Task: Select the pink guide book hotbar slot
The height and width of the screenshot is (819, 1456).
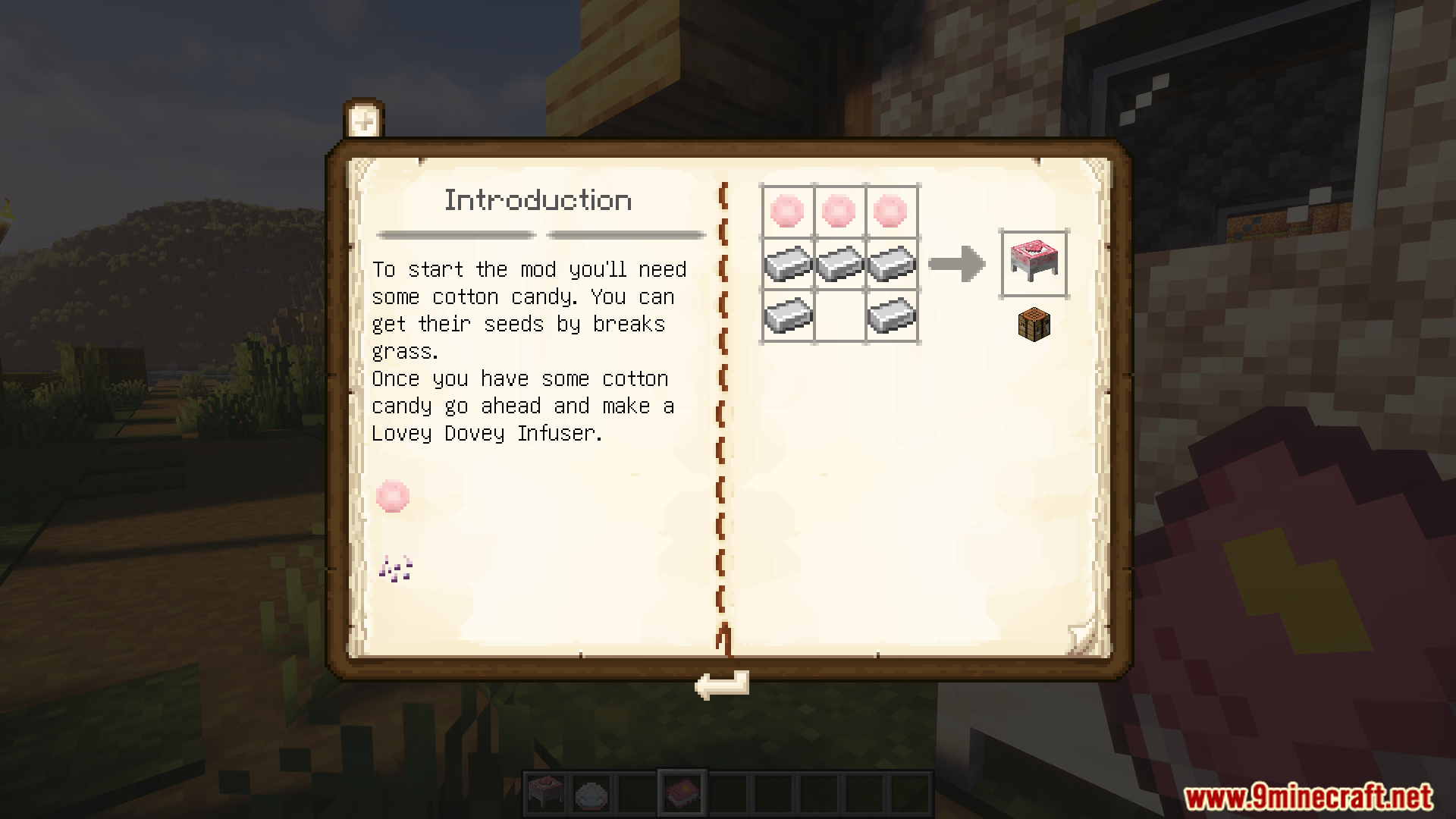Action: (x=682, y=793)
